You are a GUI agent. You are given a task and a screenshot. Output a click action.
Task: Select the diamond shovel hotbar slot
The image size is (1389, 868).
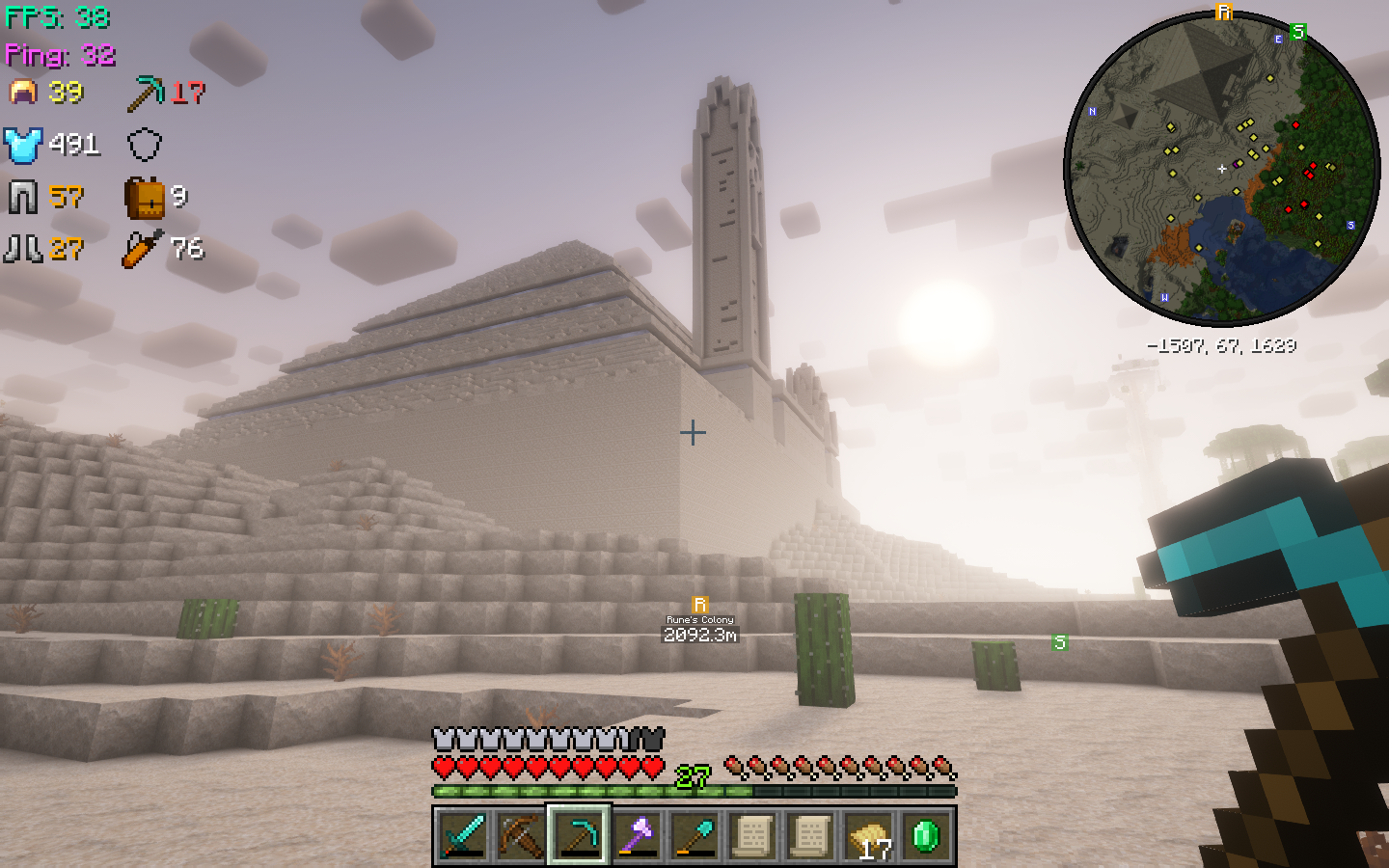click(x=697, y=837)
